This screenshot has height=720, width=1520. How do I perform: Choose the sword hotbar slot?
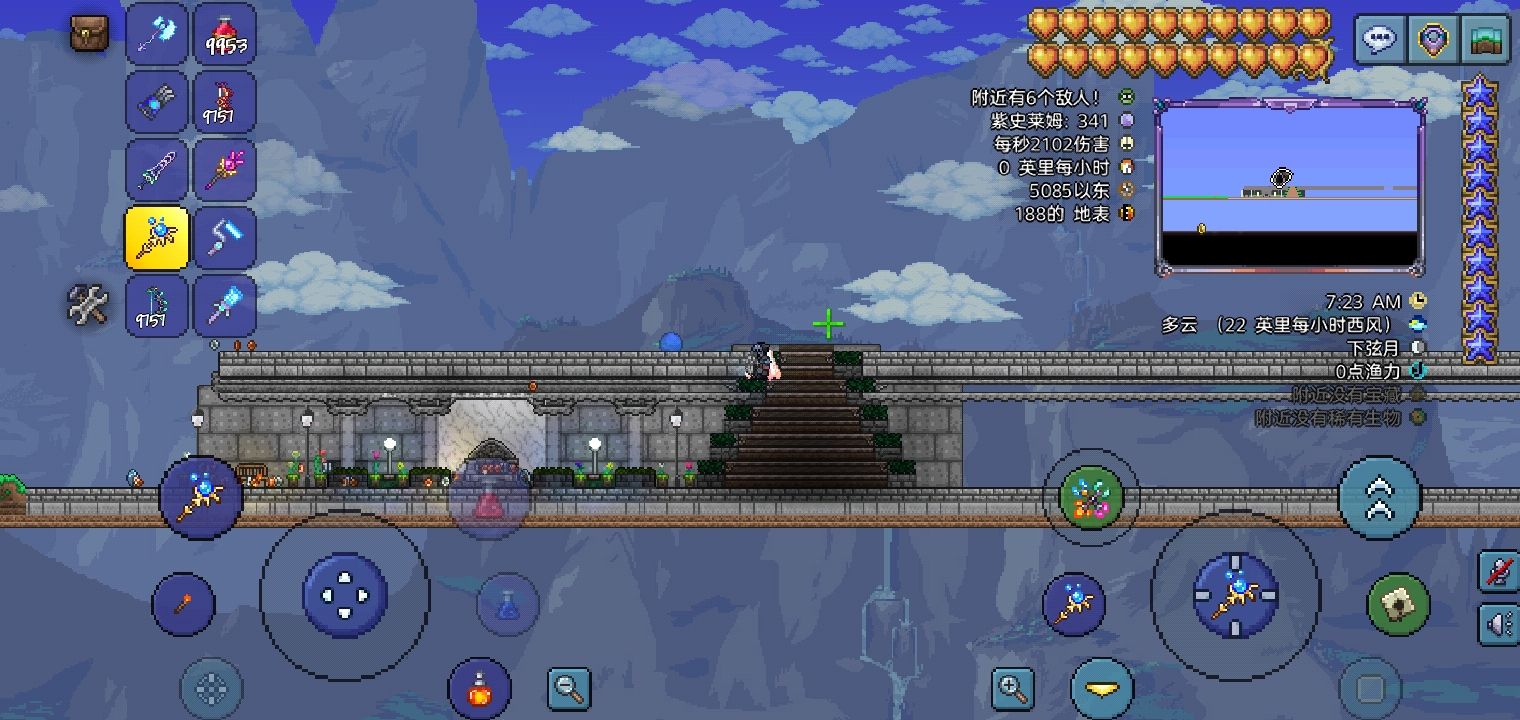tap(157, 169)
